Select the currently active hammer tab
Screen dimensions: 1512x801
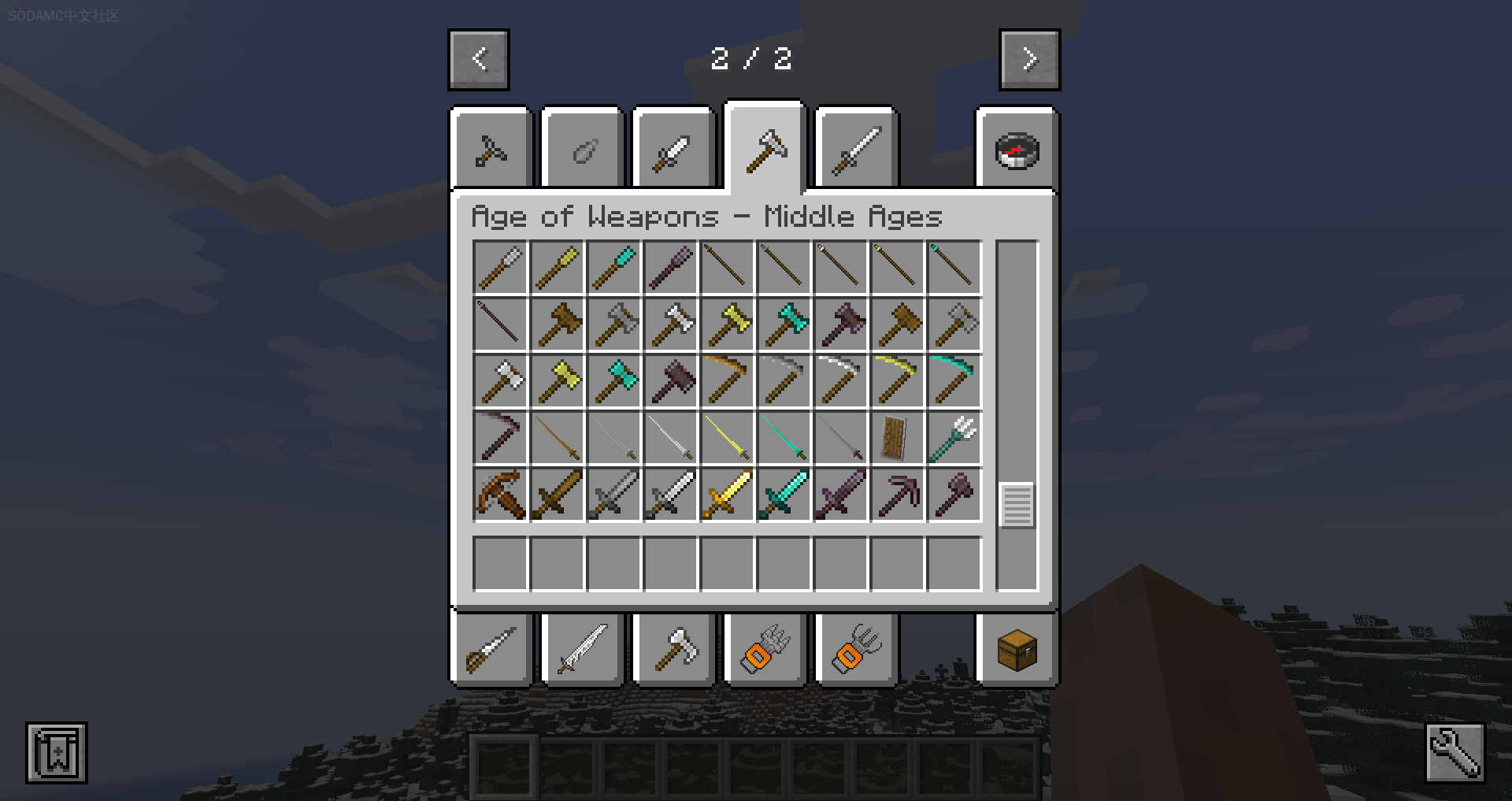[765, 148]
